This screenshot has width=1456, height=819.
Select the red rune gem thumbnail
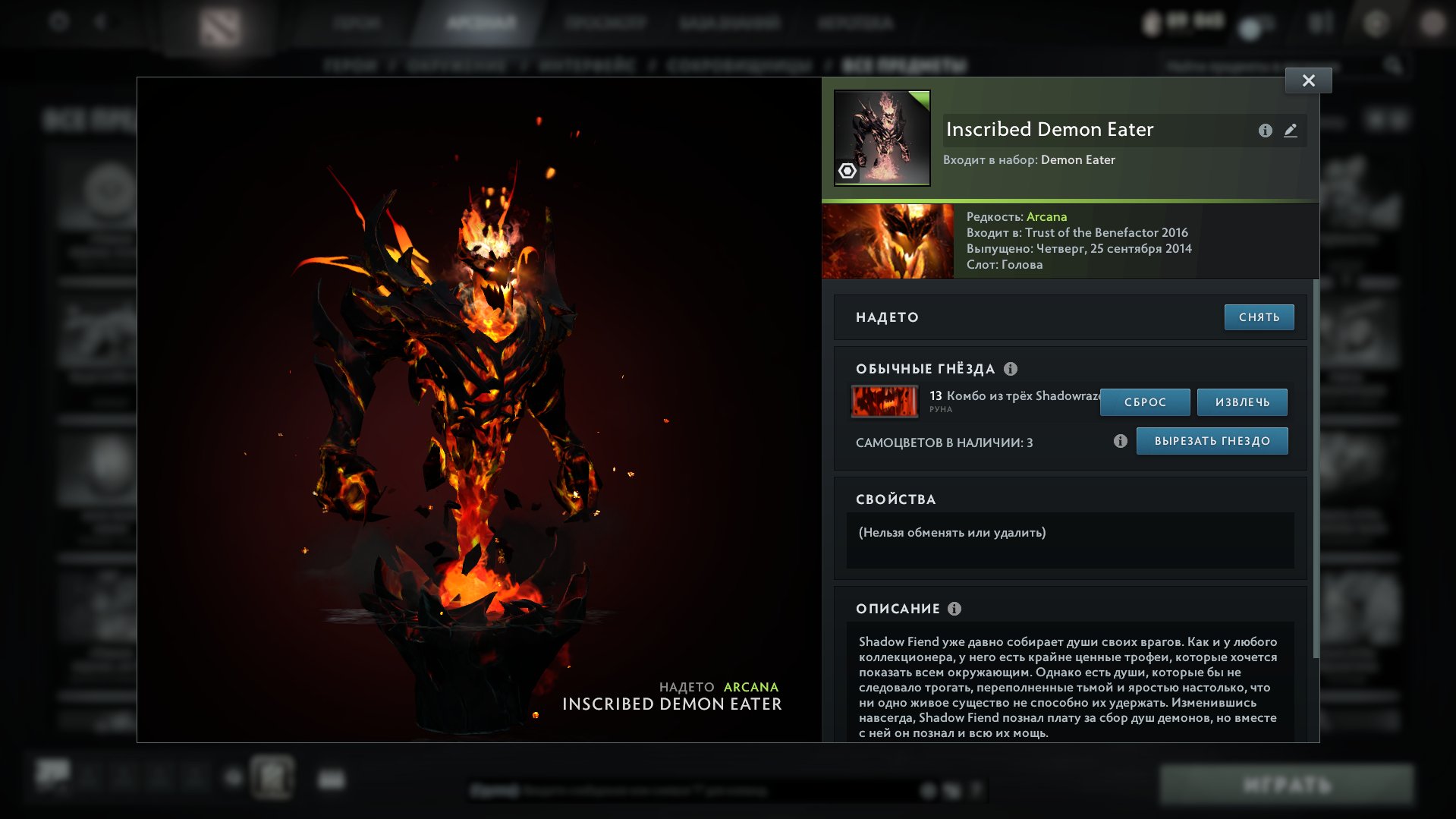tap(883, 402)
